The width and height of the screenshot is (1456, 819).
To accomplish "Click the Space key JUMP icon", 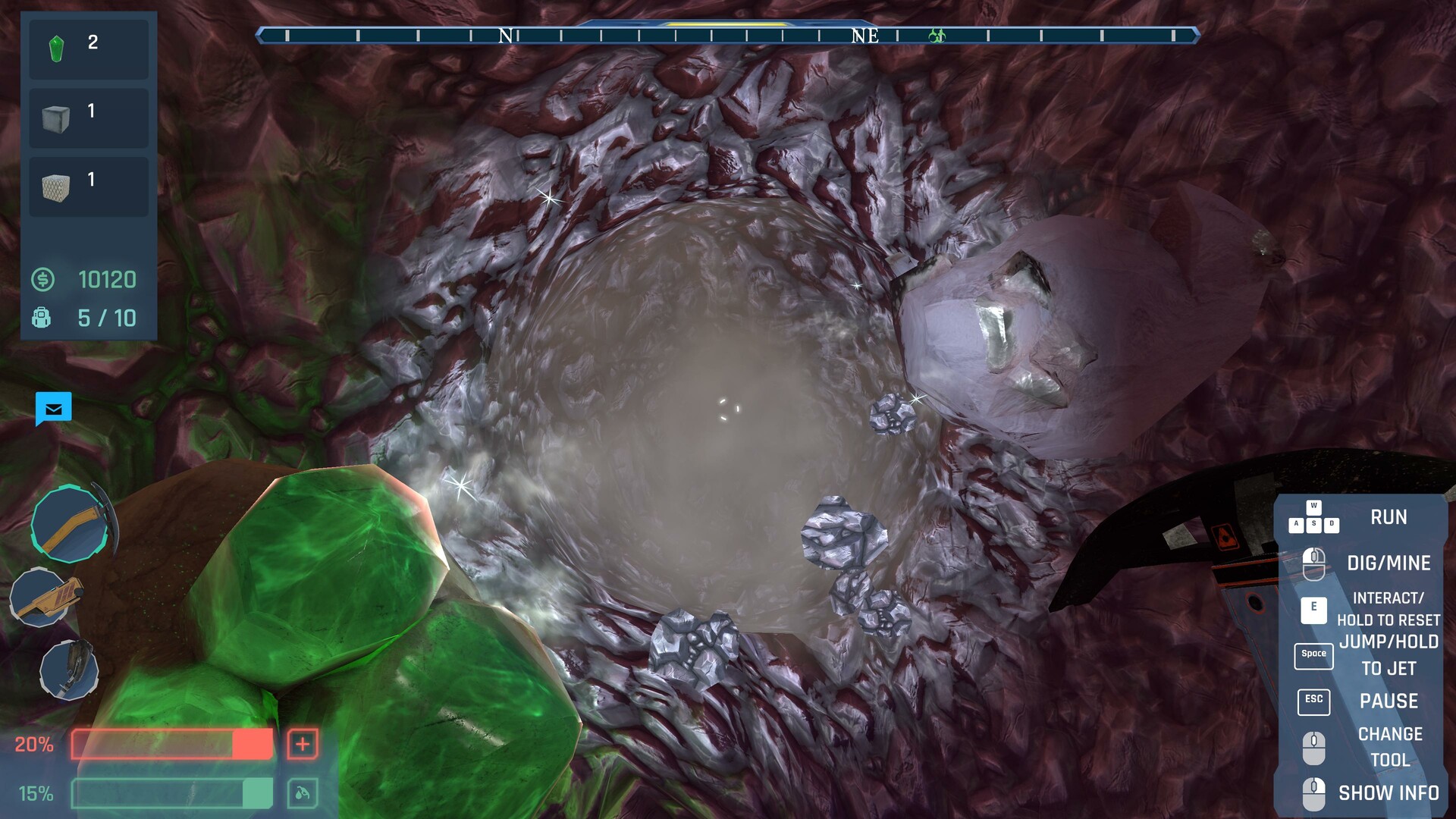I will 1313,656.
